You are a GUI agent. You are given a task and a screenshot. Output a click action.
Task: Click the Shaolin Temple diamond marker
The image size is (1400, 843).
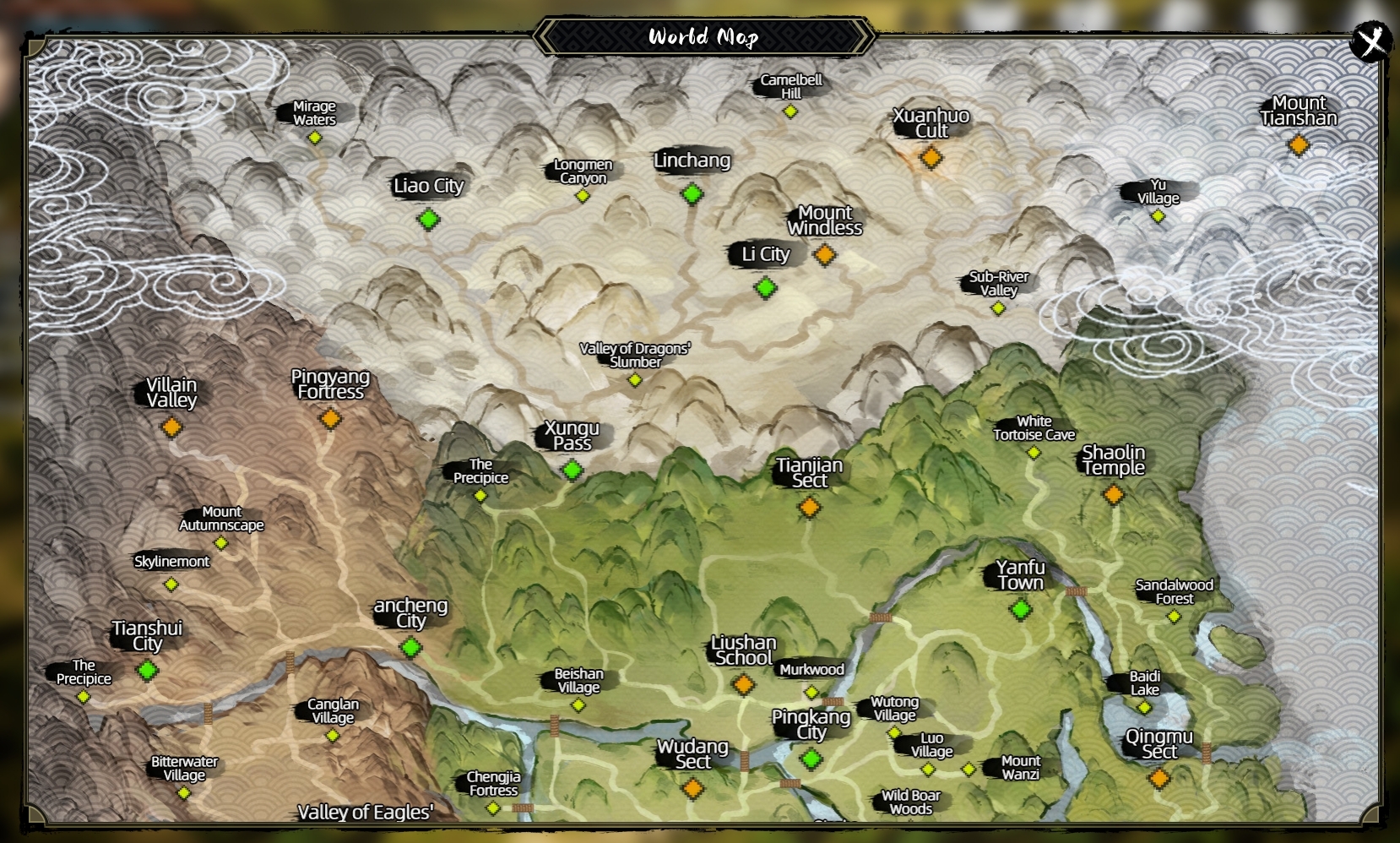(x=1115, y=493)
